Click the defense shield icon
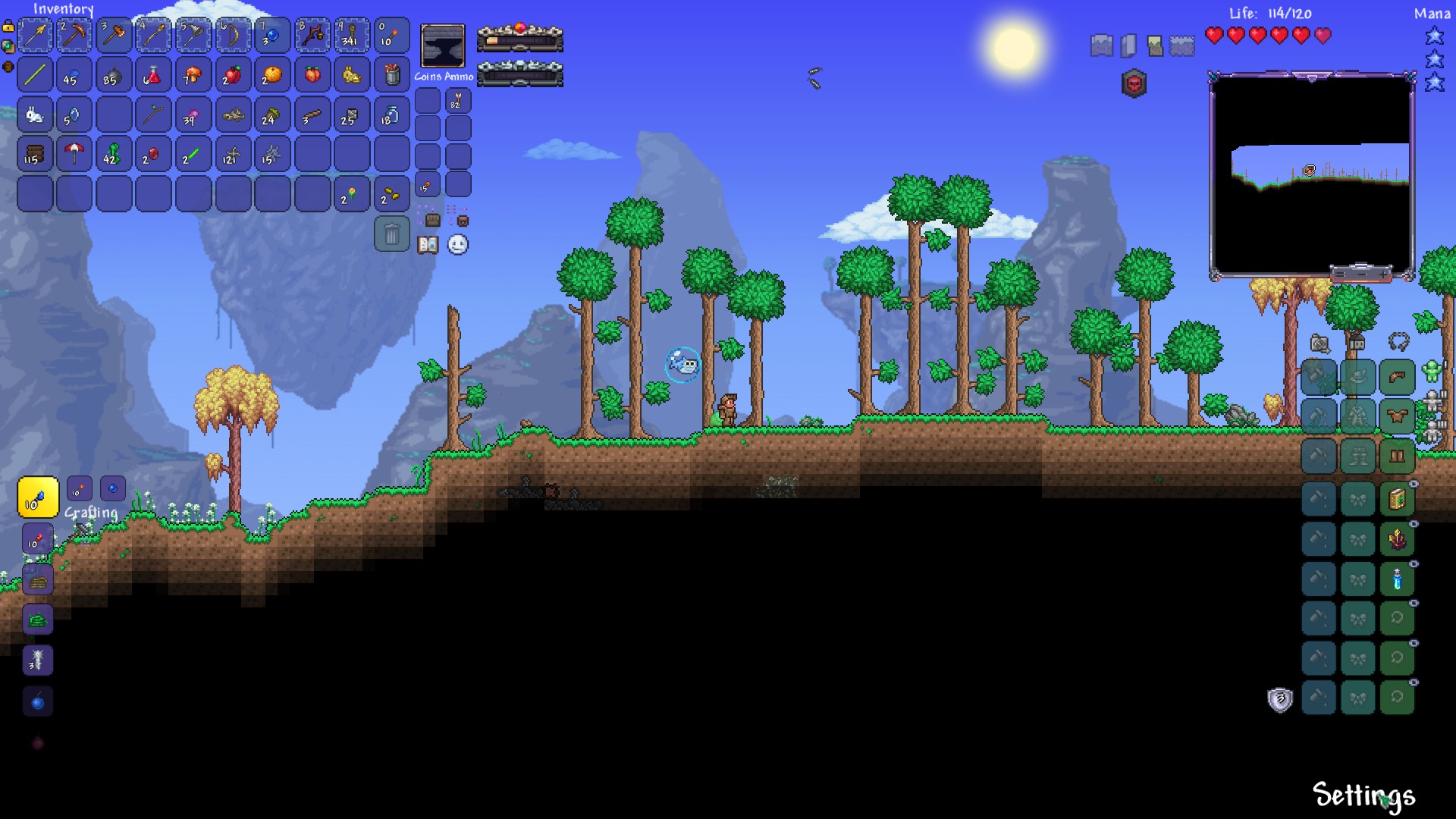This screenshot has height=819, width=1456. (1280, 699)
